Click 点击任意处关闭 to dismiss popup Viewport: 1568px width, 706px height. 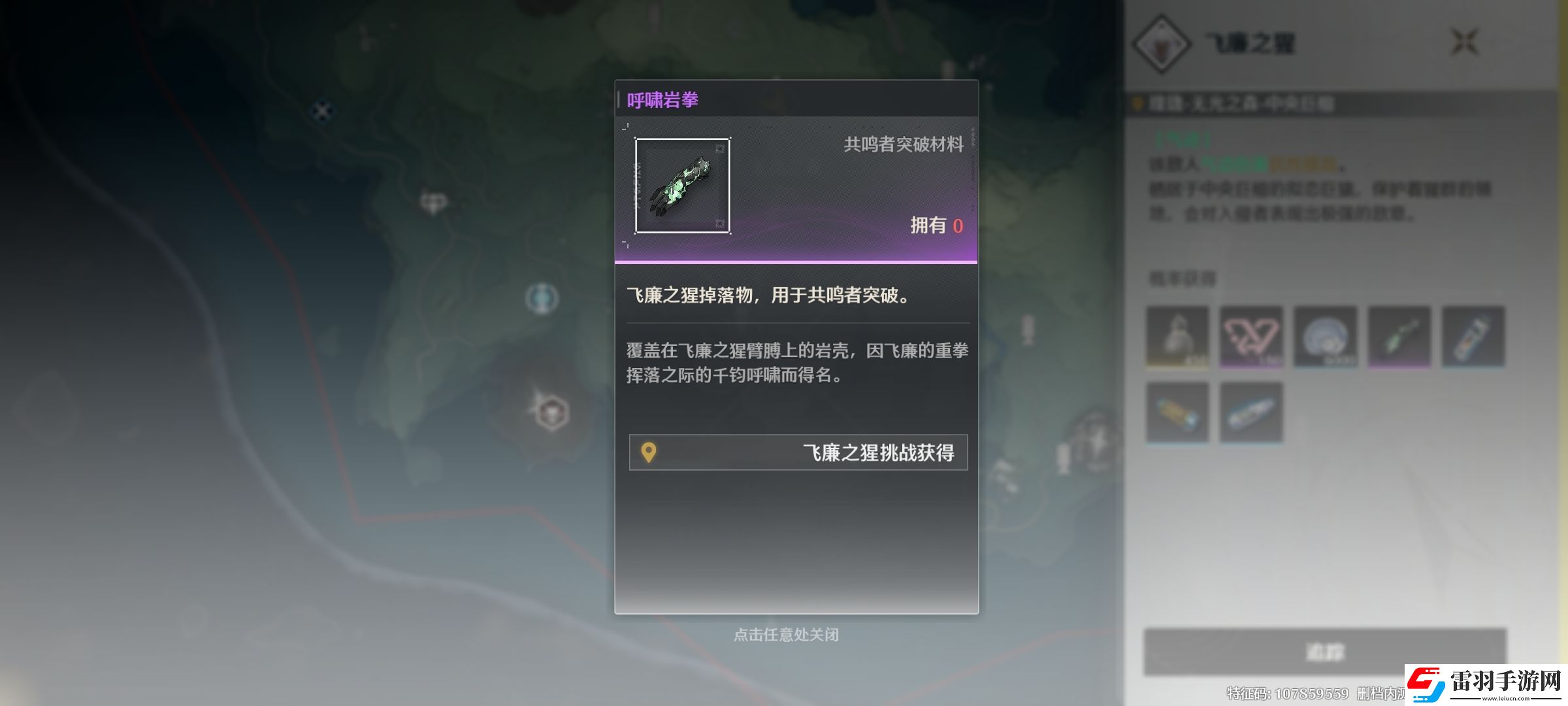(x=789, y=635)
